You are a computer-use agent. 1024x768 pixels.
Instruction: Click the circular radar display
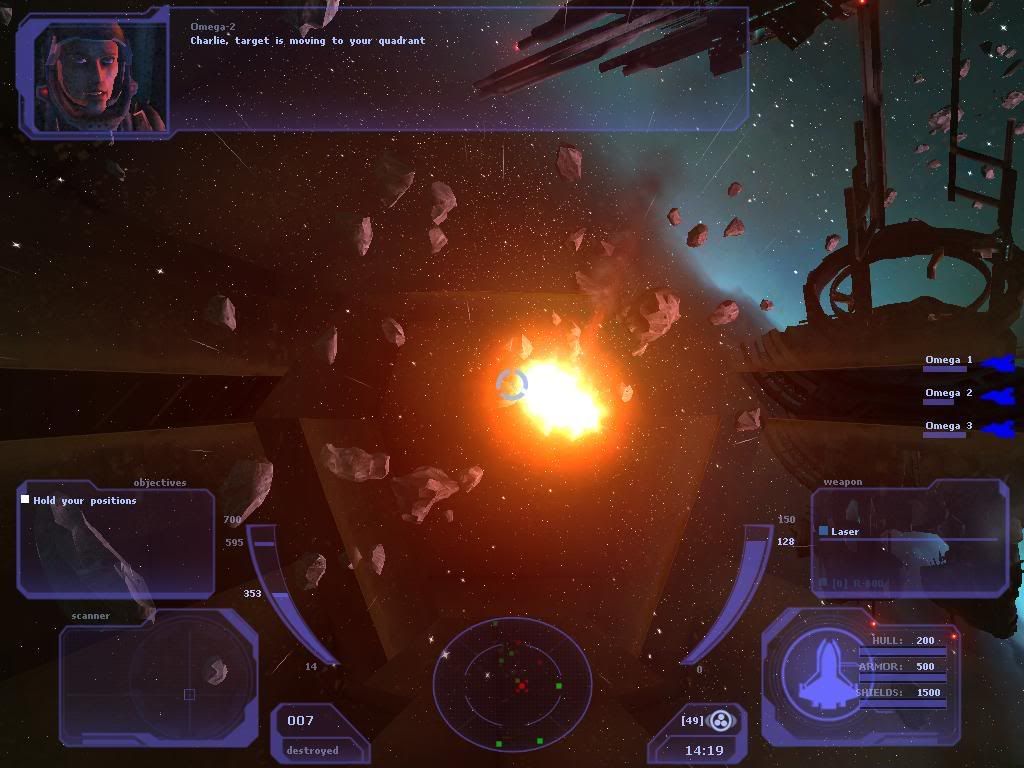512,685
